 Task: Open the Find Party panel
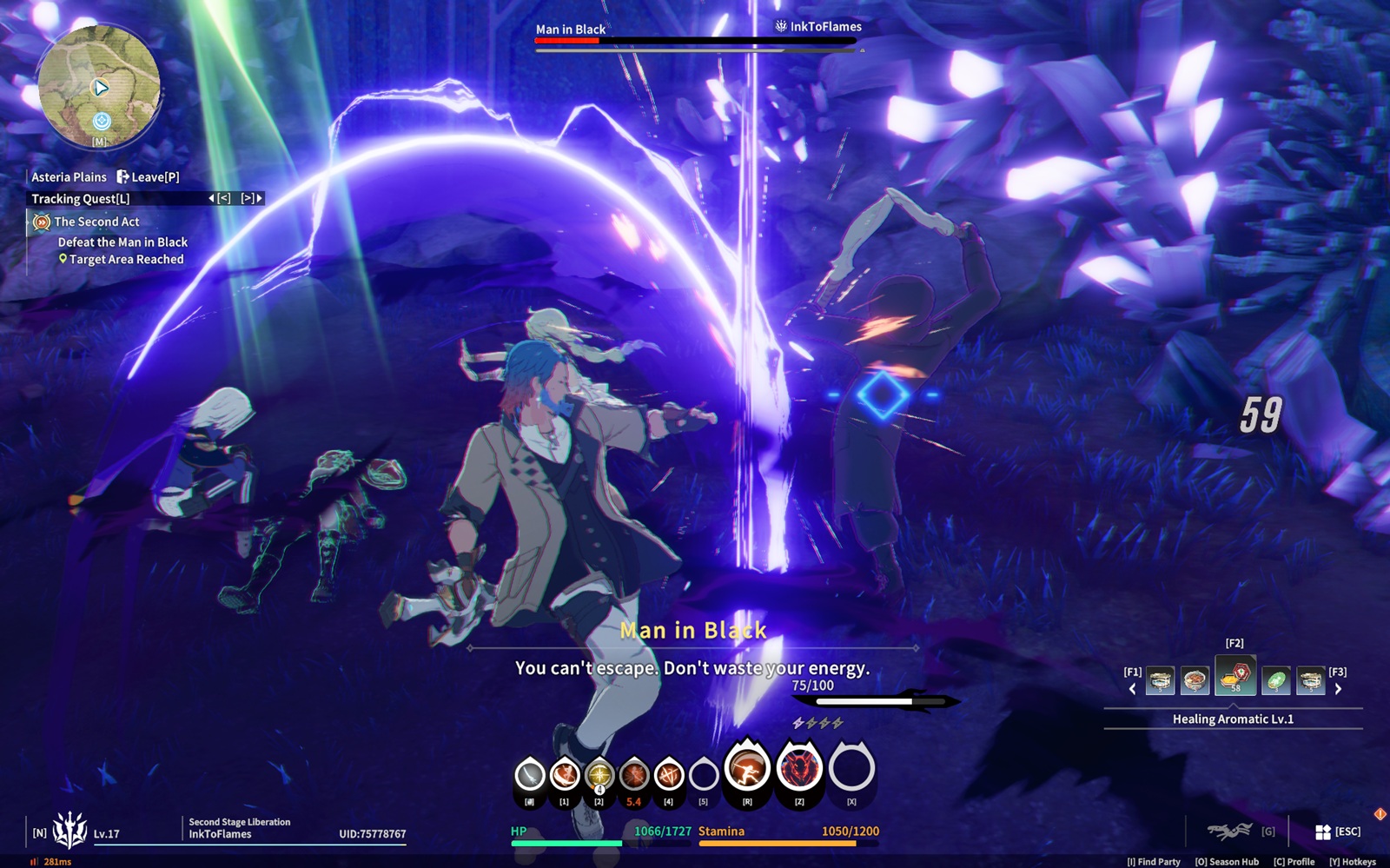pyautogui.click(x=1154, y=862)
